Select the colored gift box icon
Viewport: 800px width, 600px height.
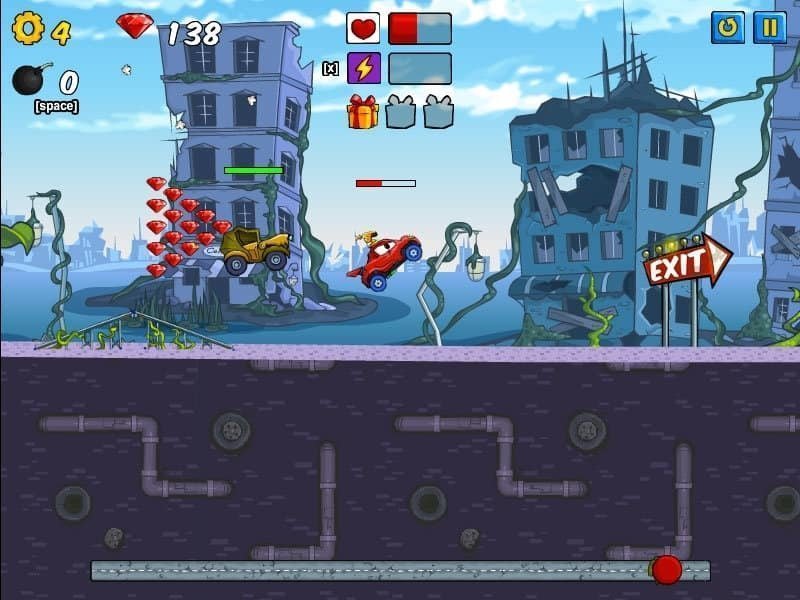(x=363, y=111)
